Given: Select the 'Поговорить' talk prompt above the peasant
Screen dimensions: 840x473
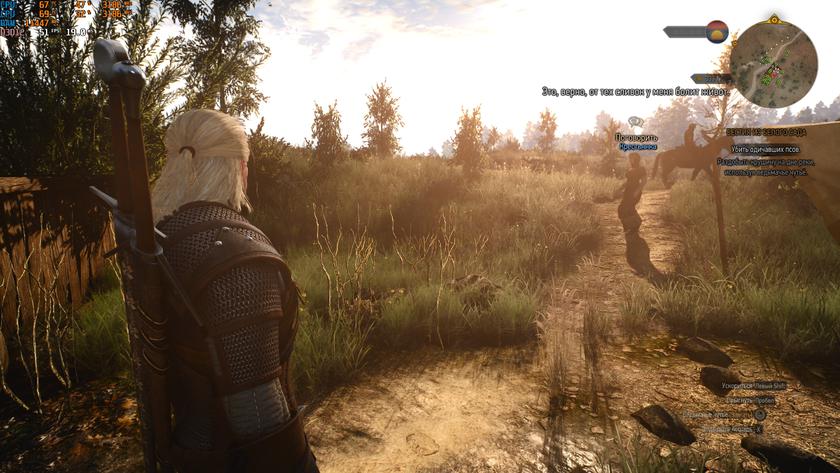Looking at the screenshot, I should pyautogui.click(x=636, y=136).
